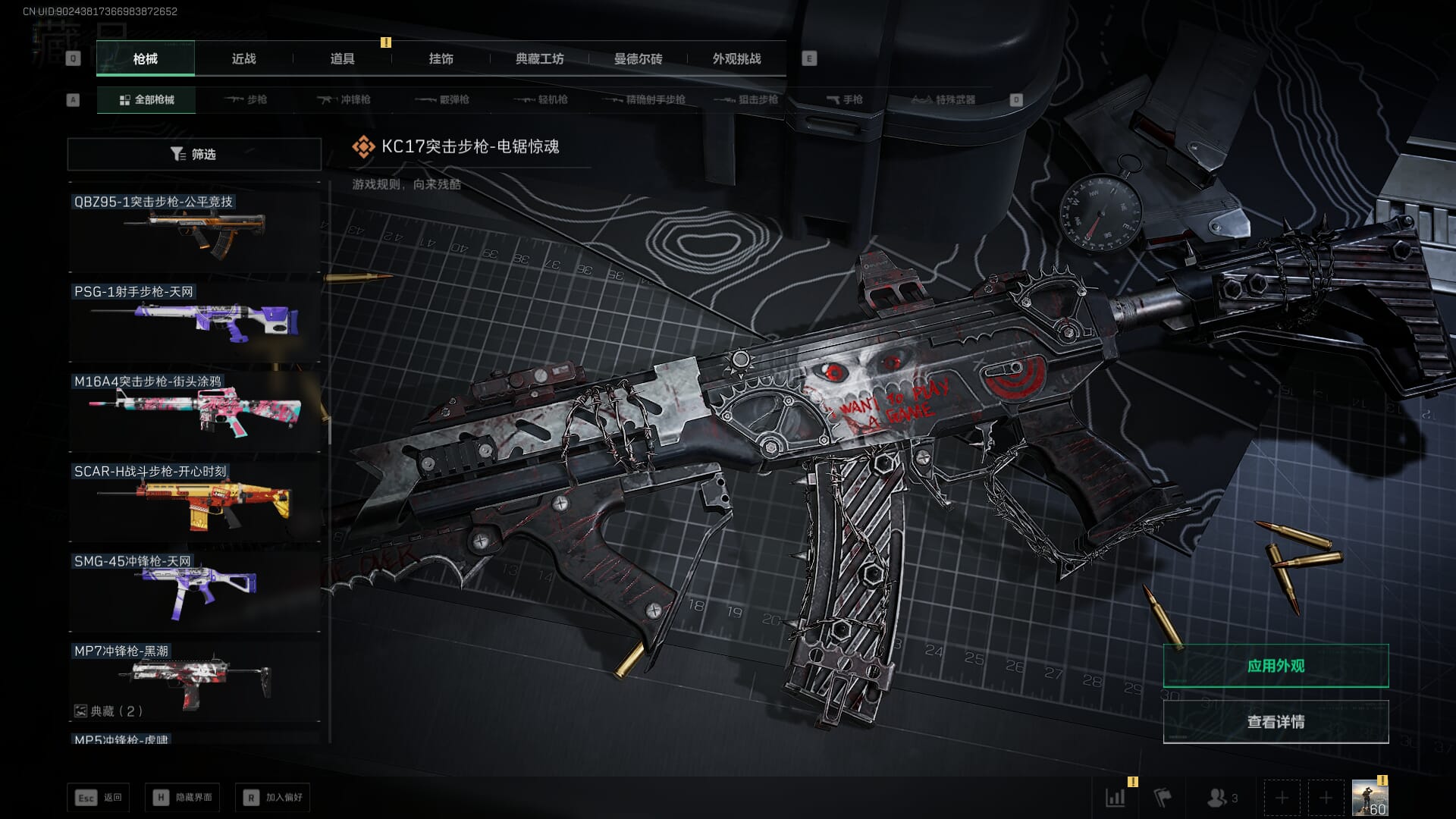Switch to the 曼德尔砖 tab
The width and height of the screenshot is (1456, 819).
pos(638,59)
